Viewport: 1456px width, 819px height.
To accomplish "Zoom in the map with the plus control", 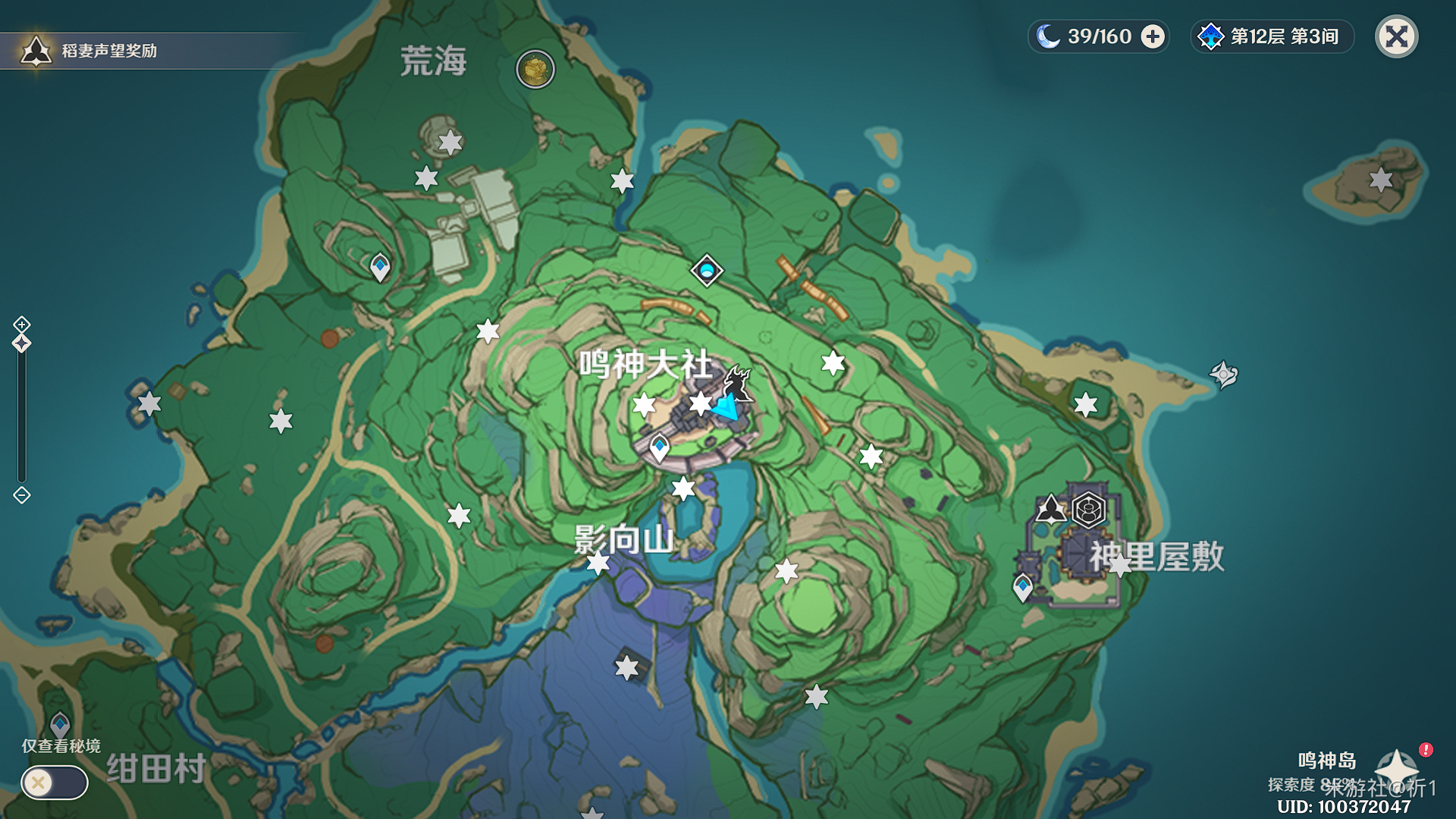I will pyautogui.click(x=22, y=325).
